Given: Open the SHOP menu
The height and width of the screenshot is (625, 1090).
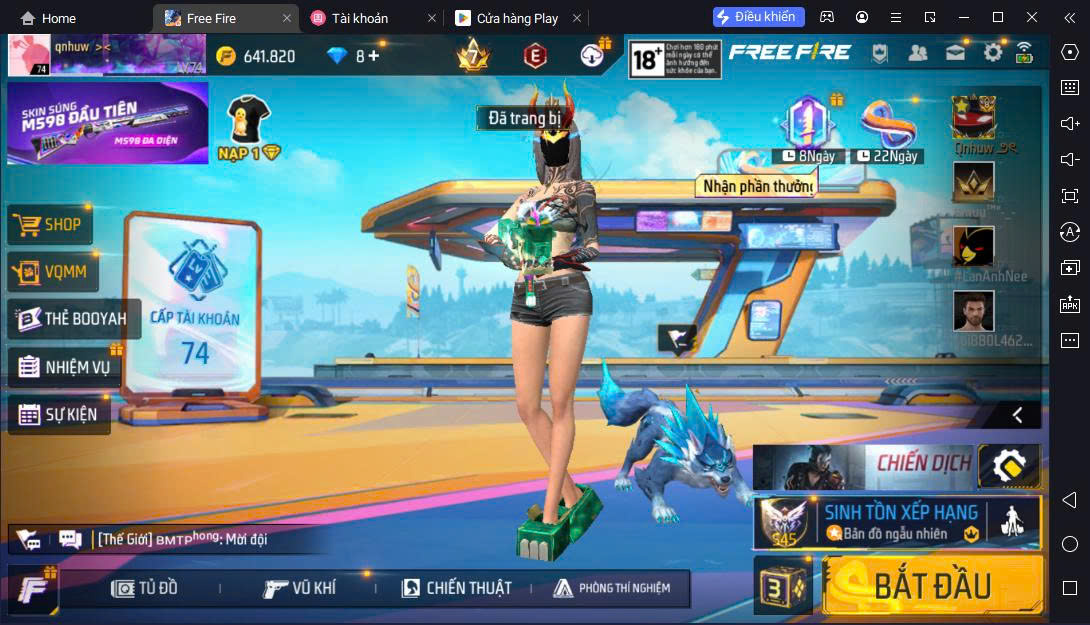Looking at the screenshot, I should [51, 225].
